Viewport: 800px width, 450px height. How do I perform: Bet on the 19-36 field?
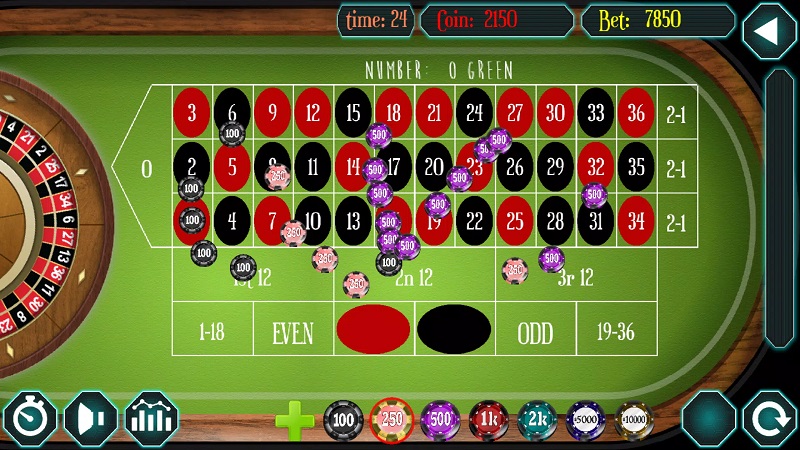616,332
